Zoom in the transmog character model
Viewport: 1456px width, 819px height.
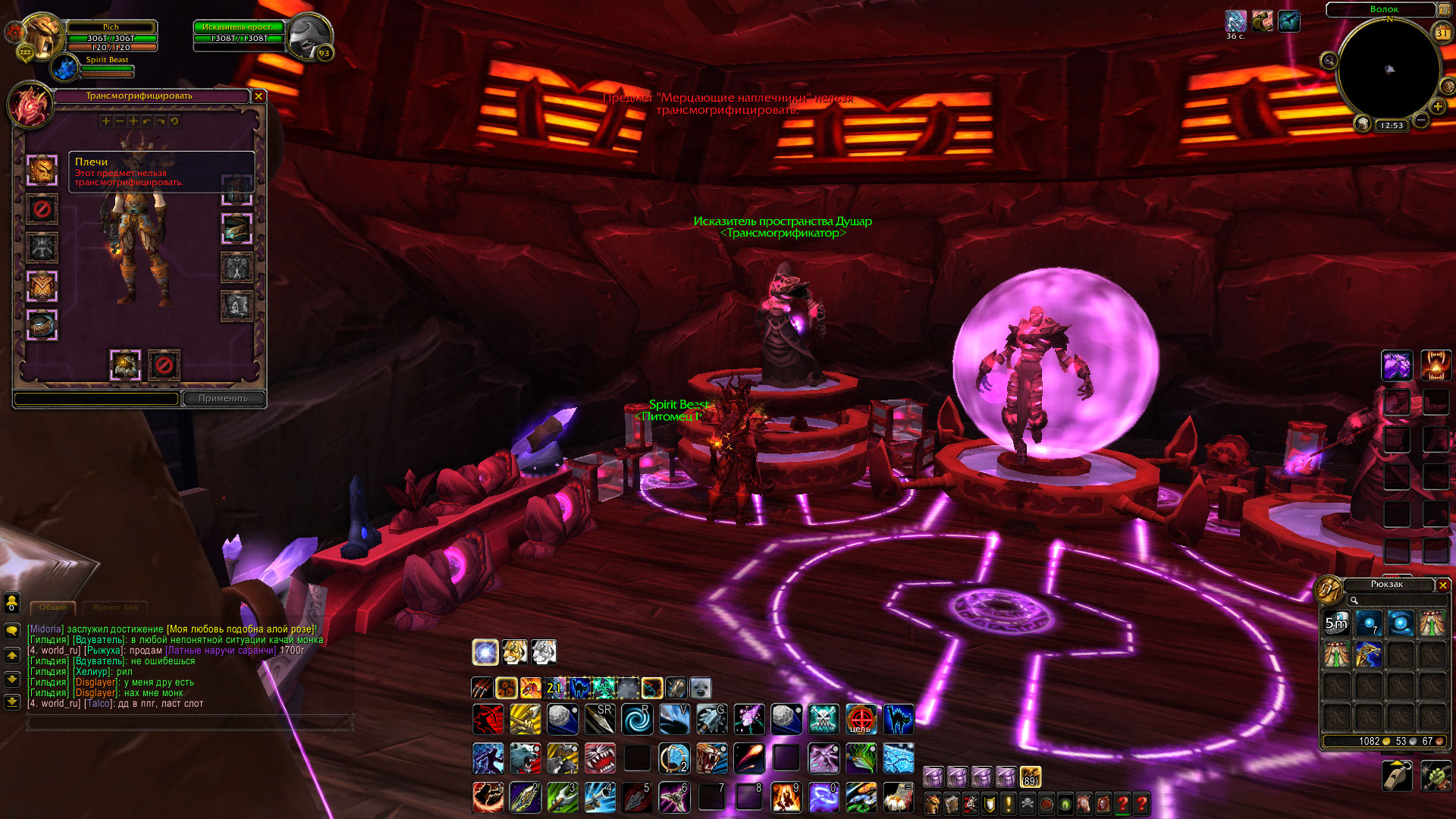106,121
